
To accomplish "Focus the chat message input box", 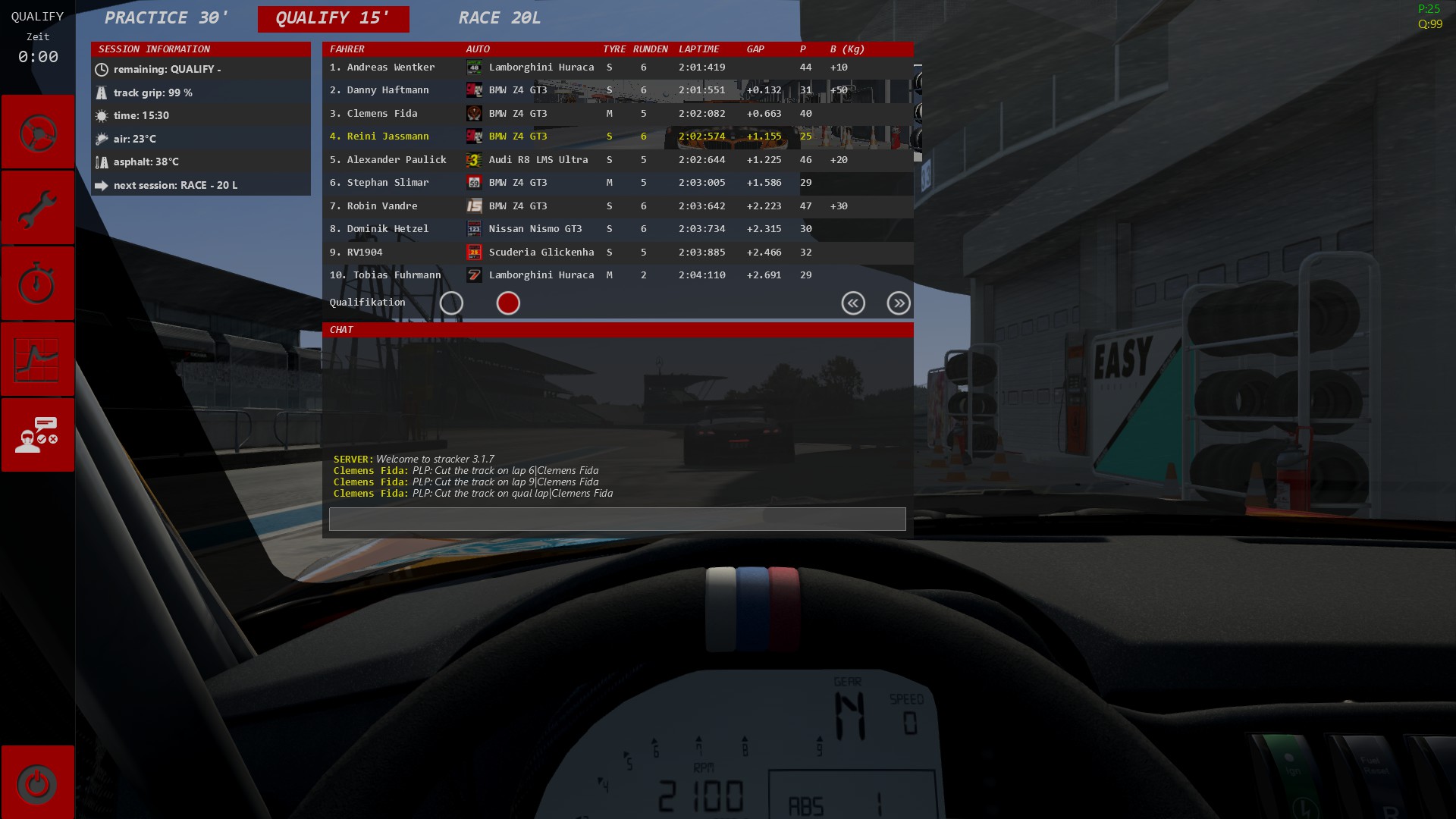I will click(617, 519).
